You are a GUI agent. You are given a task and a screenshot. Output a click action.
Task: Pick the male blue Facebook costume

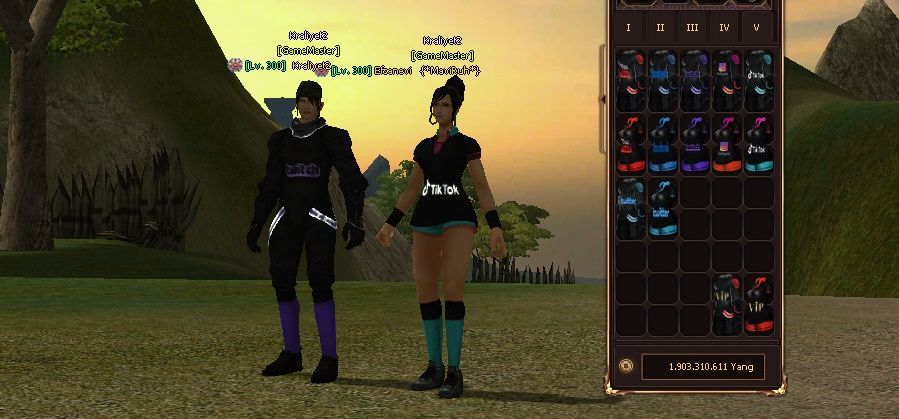661,81
